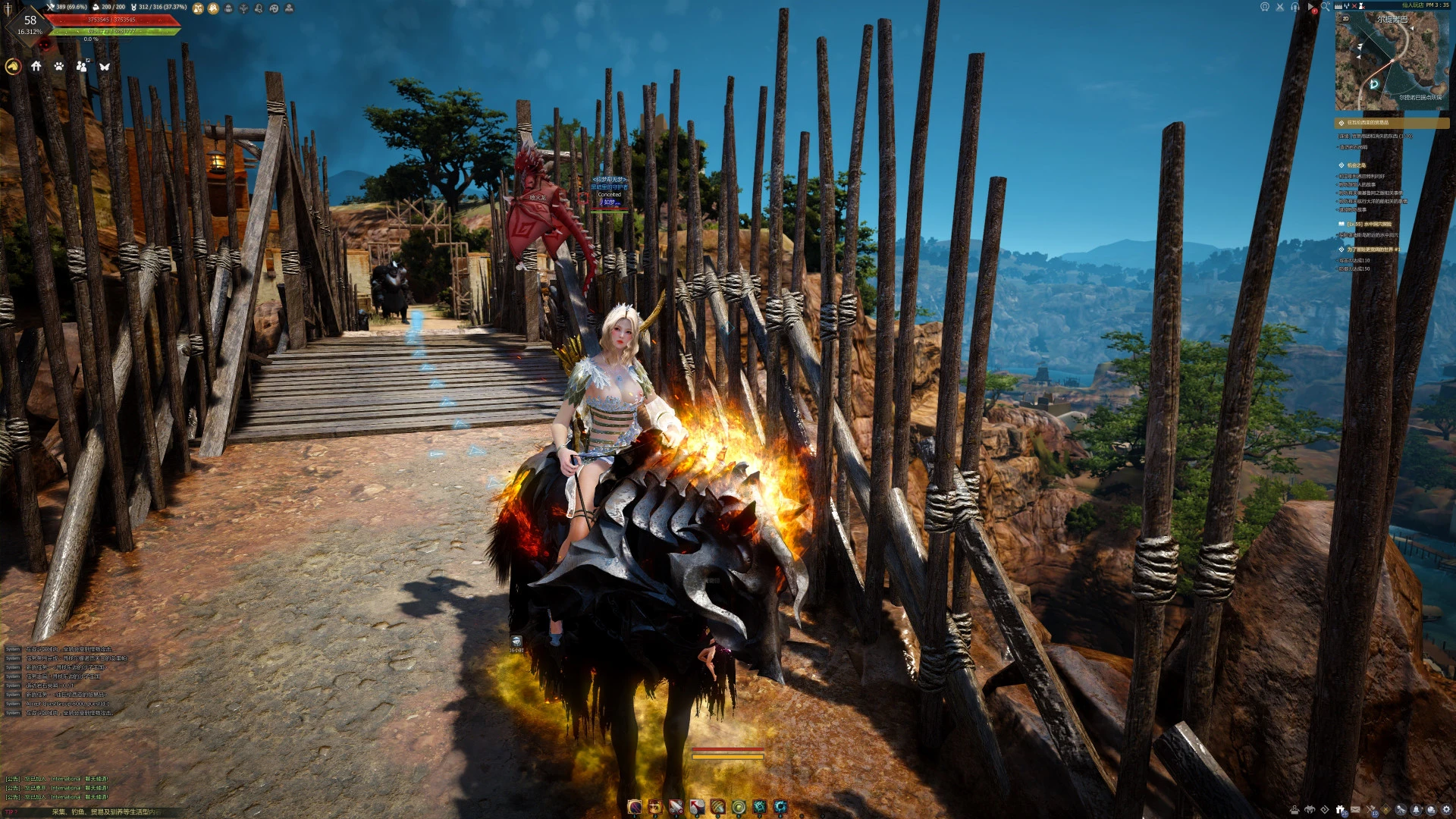Activate the first purple orb hotbar skill

point(635,807)
